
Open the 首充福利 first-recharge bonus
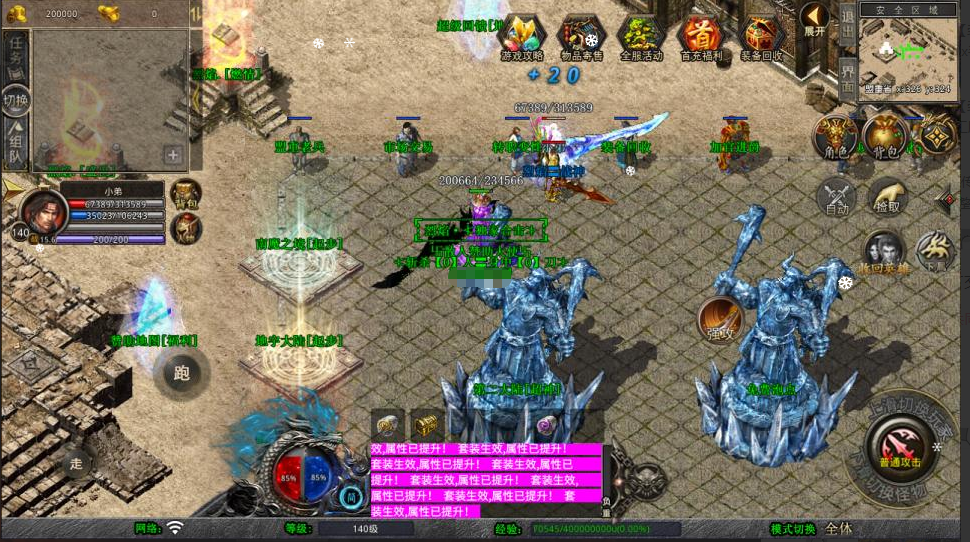click(x=700, y=38)
